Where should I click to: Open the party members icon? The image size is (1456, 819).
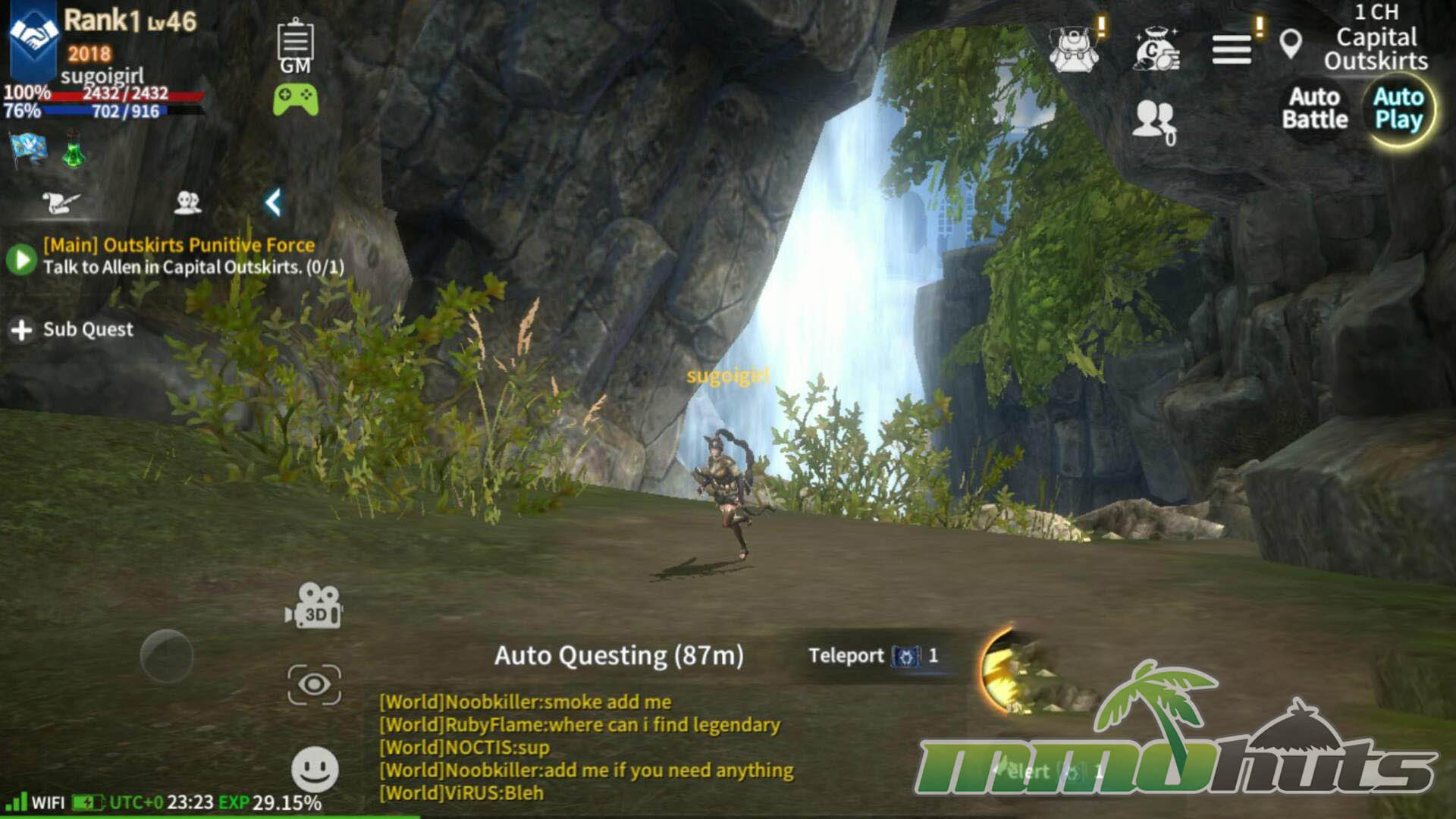click(x=1154, y=121)
